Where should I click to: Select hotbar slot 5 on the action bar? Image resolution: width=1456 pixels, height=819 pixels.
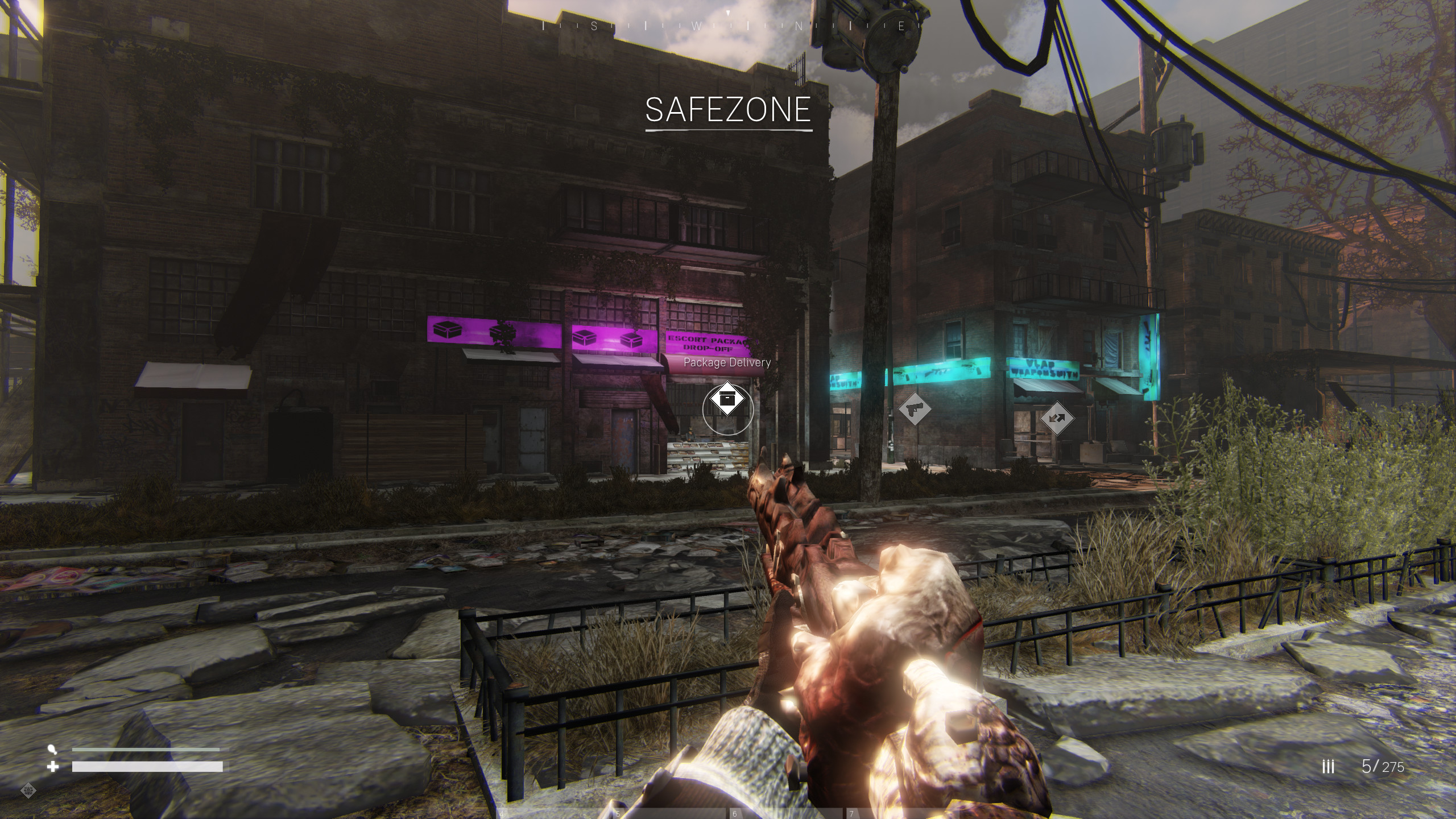click(x=619, y=812)
